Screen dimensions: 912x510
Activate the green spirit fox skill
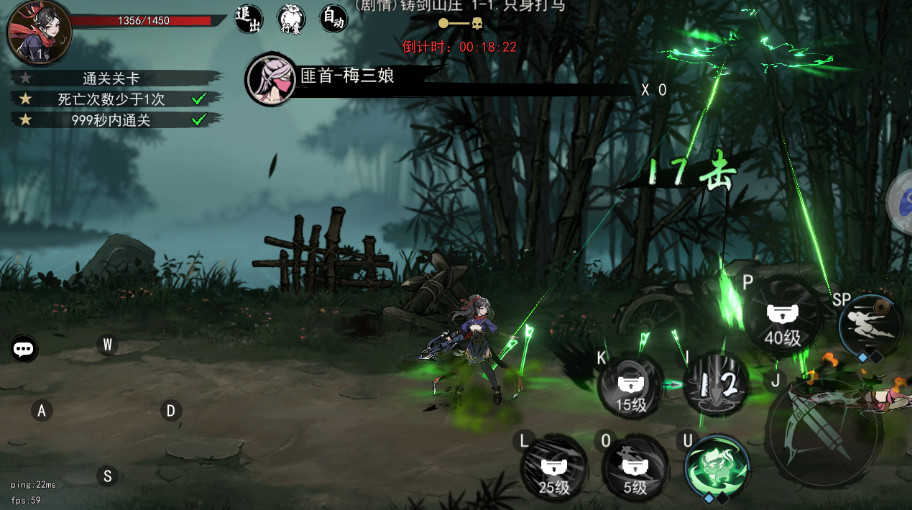pos(717,467)
